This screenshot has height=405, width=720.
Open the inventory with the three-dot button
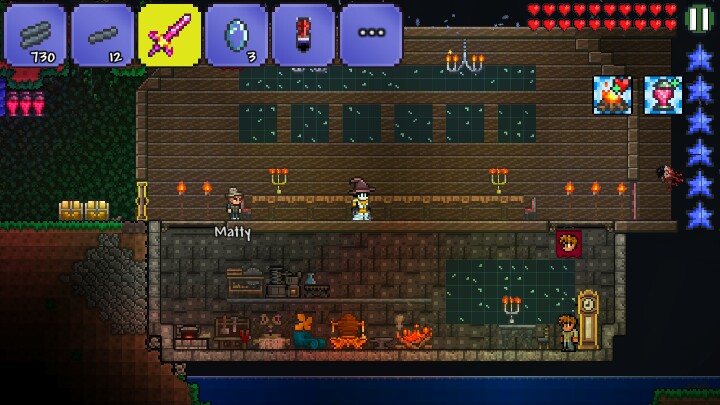pyautogui.click(x=370, y=34)
